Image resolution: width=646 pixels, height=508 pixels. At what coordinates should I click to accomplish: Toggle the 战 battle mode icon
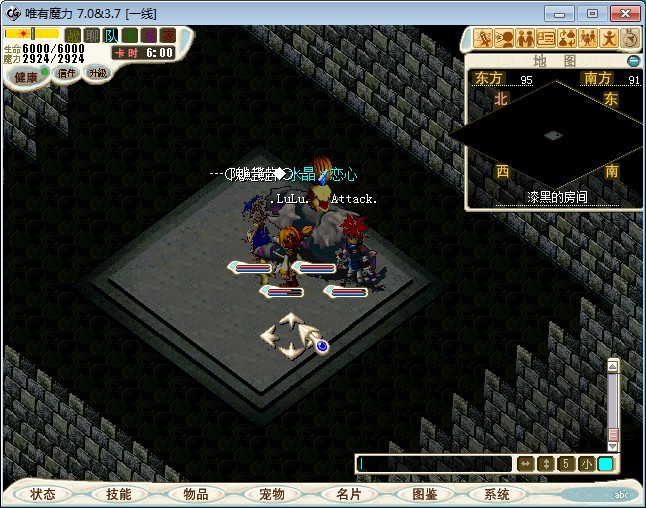pyautogui.click(x=73, y=35)
